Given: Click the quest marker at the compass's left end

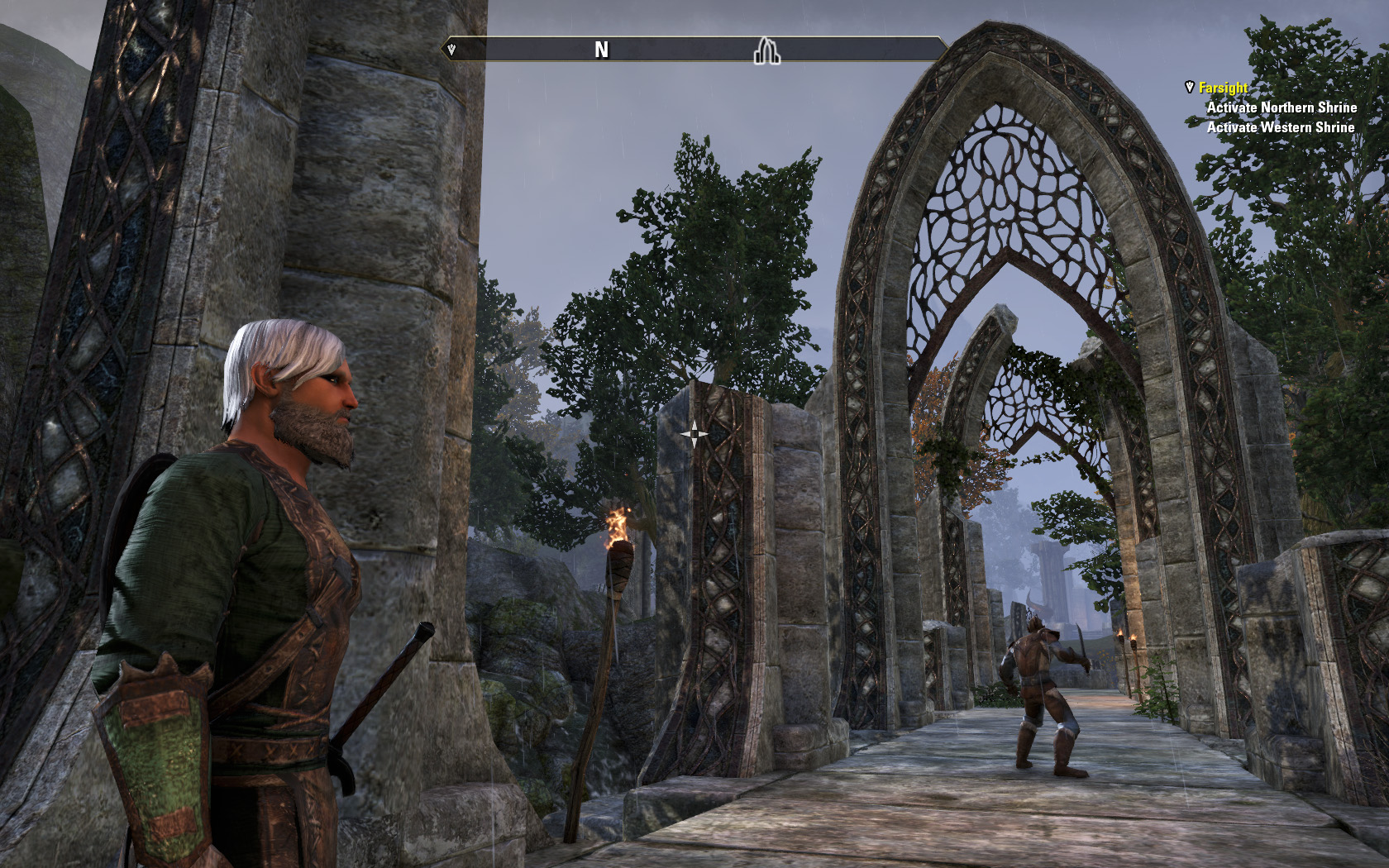Looking at the screenshot, I should [451, 50].
